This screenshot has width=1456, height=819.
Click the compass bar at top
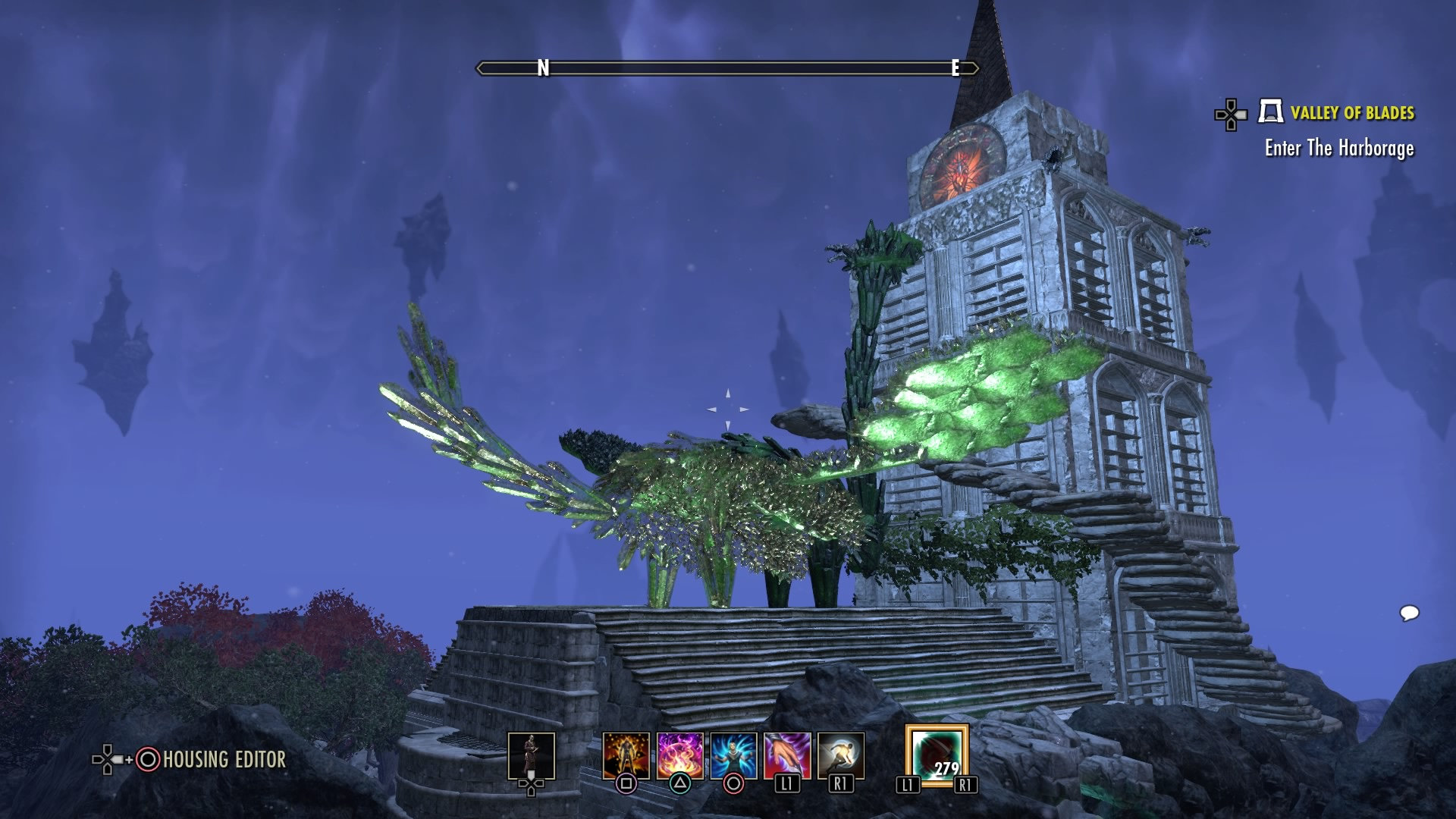[x=727, y=68]
